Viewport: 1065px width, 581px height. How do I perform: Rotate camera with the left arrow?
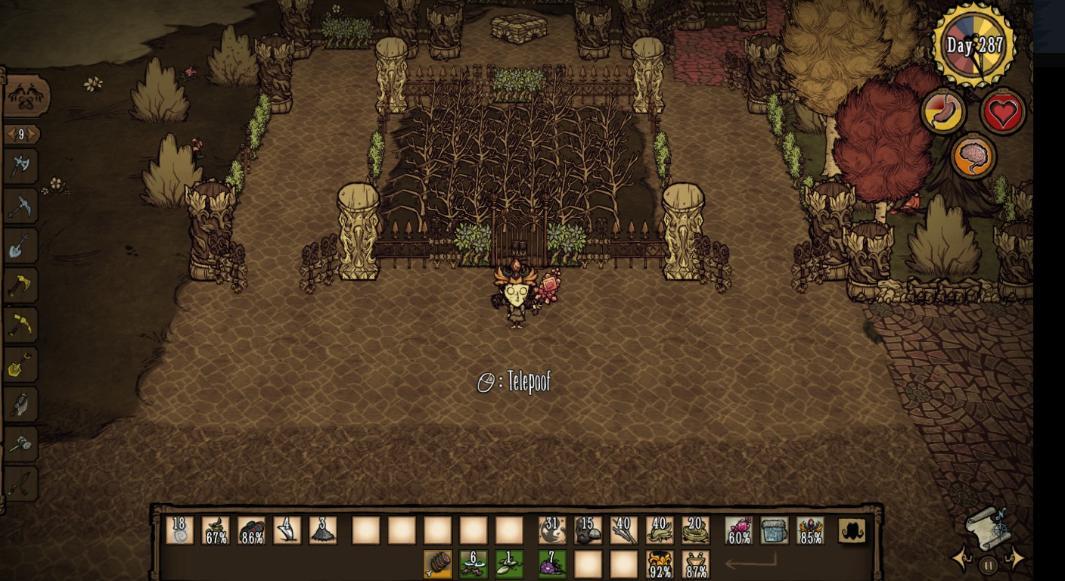(962, 558)
